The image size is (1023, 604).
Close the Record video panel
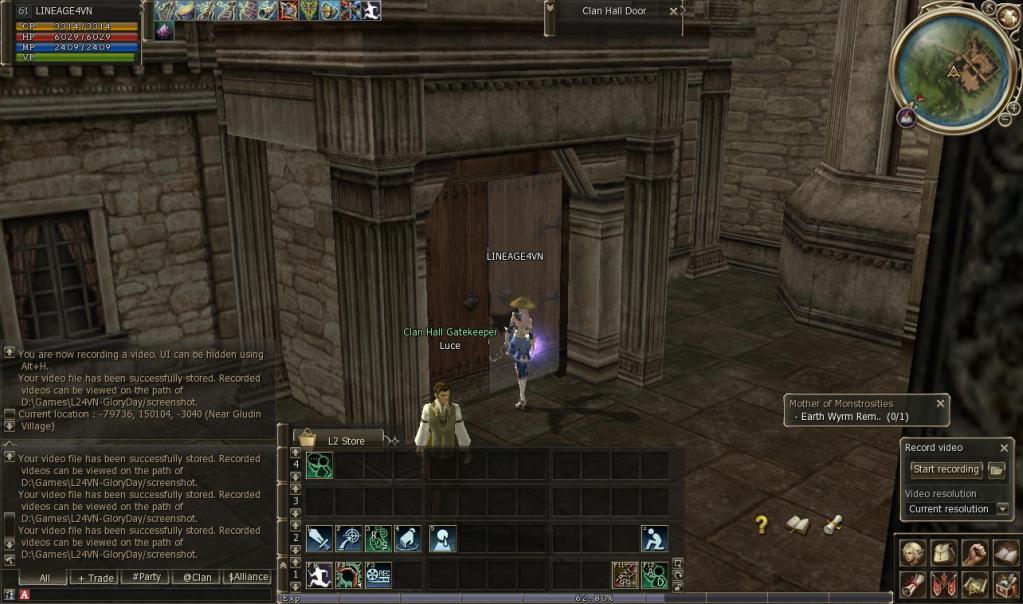1004,448
